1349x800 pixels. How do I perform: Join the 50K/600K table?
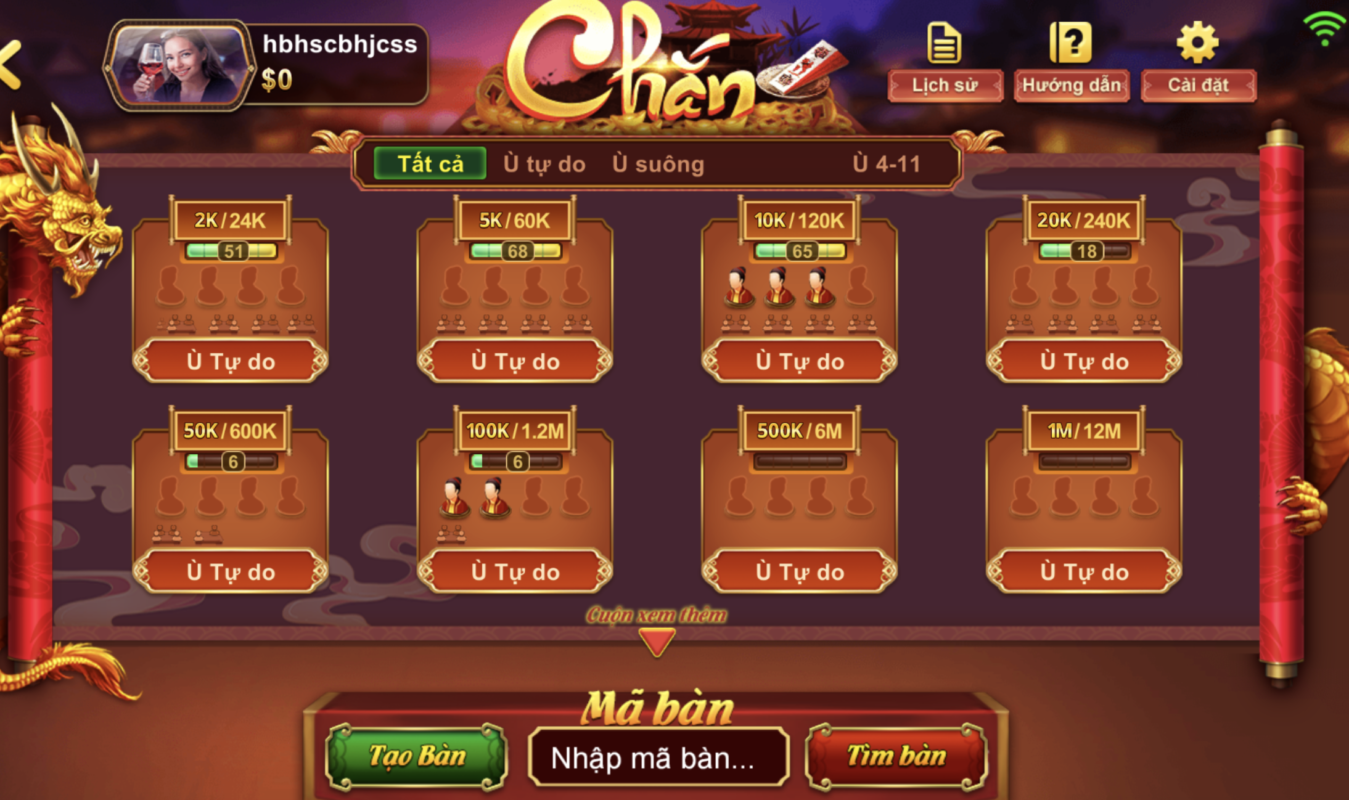[x=230, y=572]
